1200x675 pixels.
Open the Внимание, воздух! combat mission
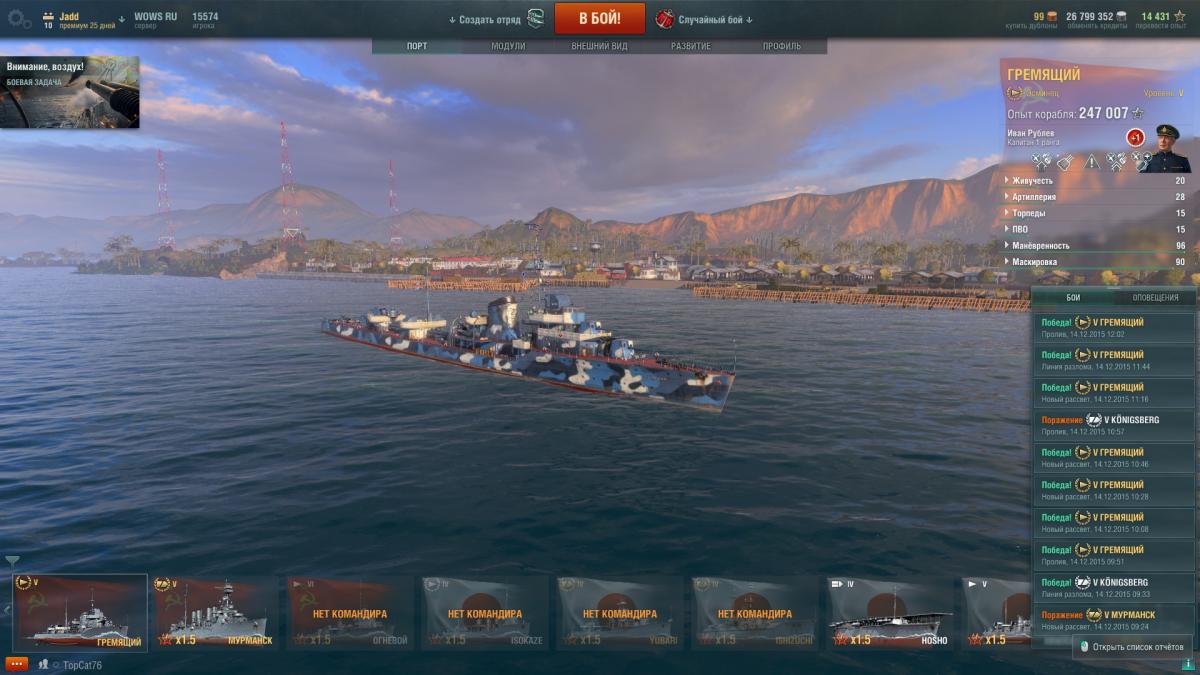tap(70, 92)
